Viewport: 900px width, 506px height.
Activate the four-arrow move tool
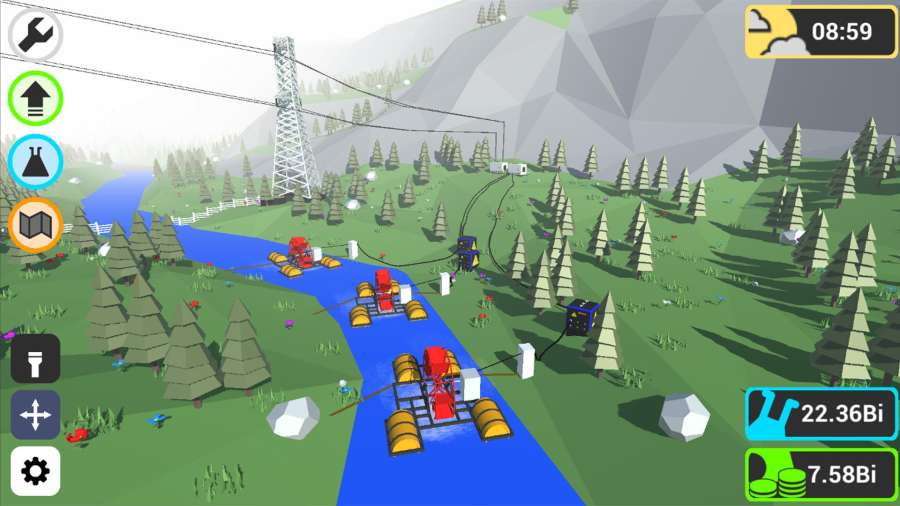point(36,415)
